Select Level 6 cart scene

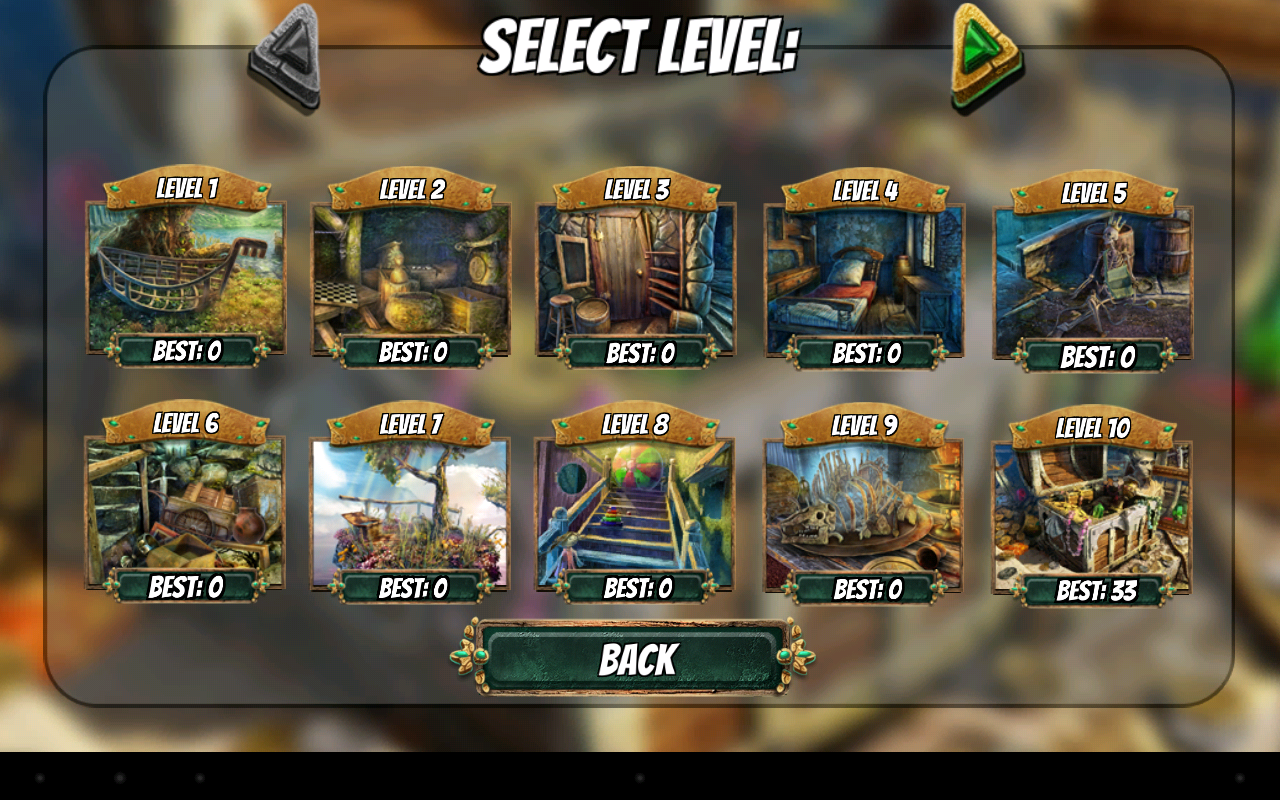click(185, 507)
